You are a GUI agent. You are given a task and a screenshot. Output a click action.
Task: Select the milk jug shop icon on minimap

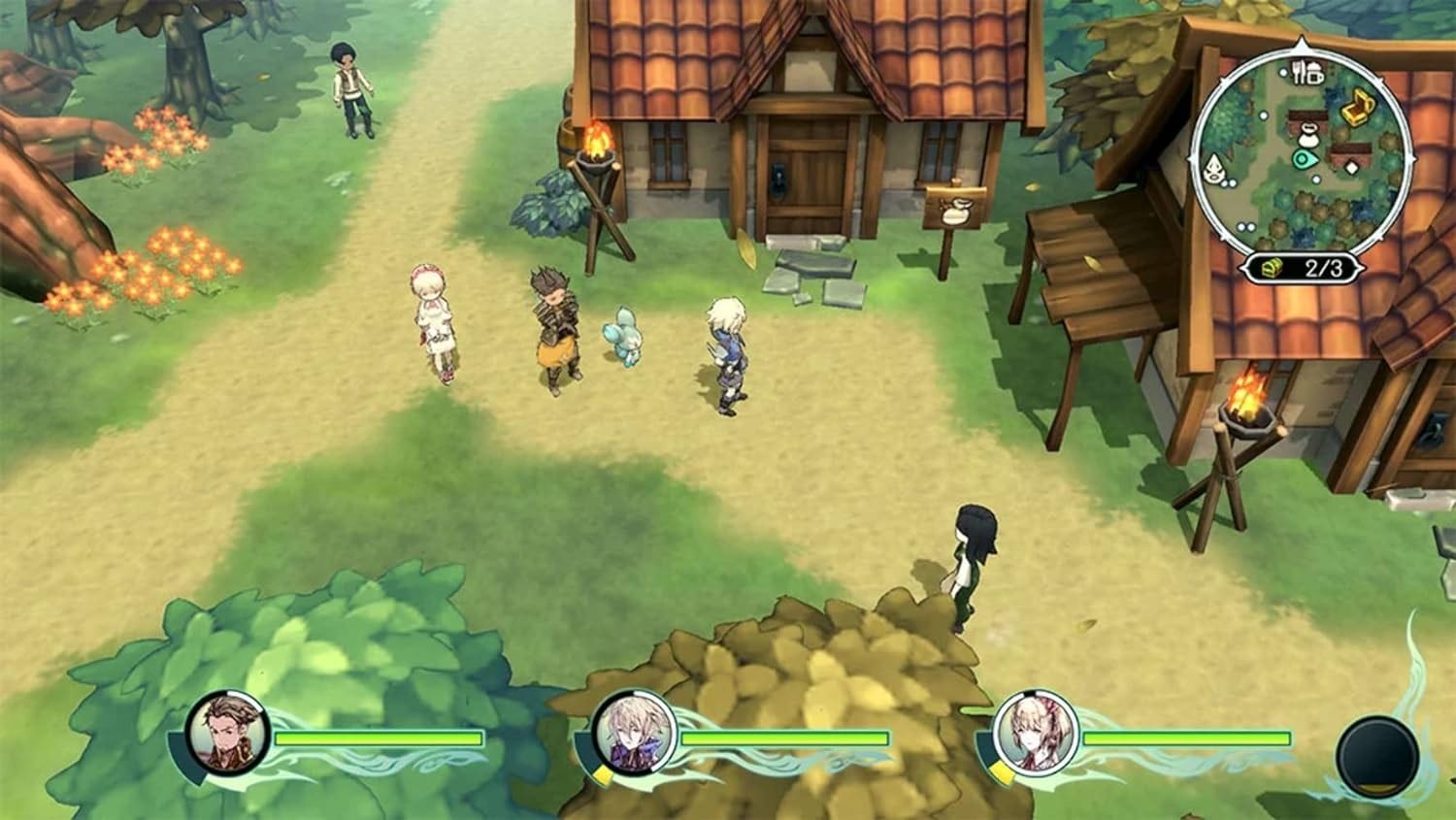click(x=1308, y=136)
